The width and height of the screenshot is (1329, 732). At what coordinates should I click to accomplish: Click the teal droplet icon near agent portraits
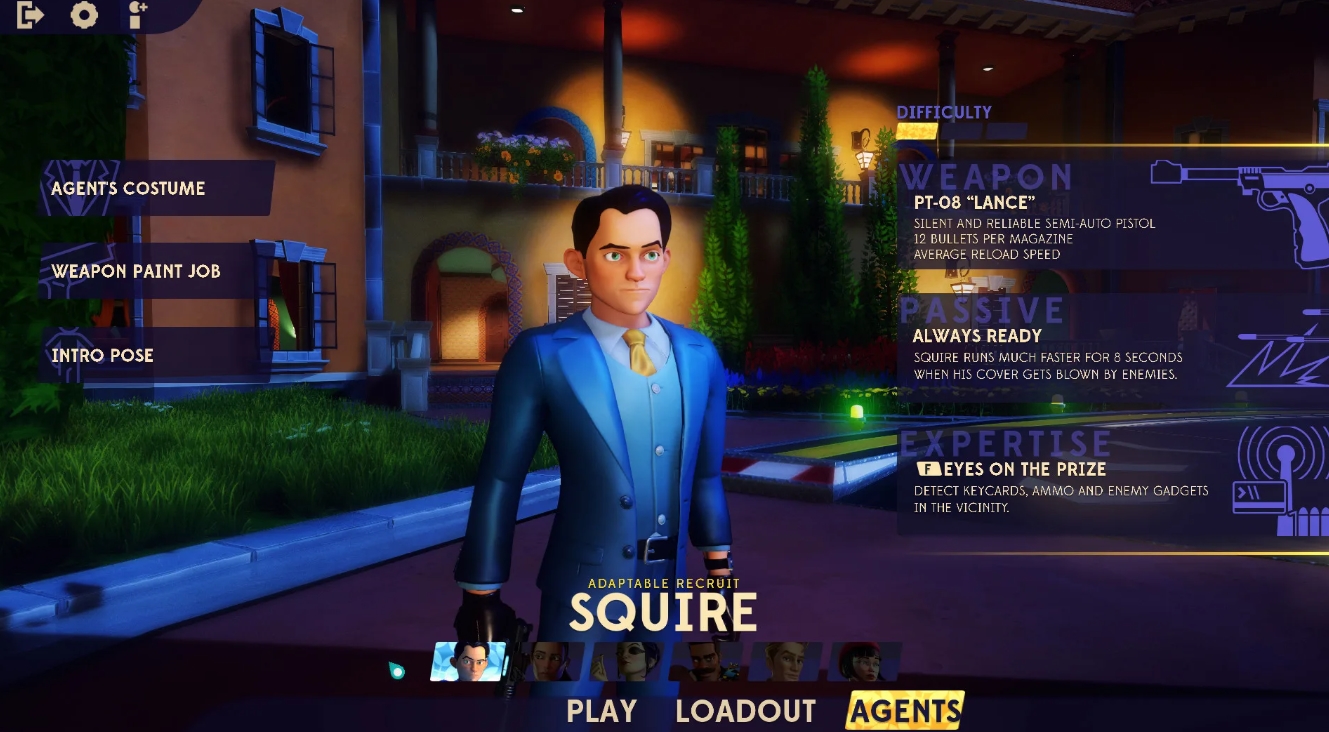point(398,670)
